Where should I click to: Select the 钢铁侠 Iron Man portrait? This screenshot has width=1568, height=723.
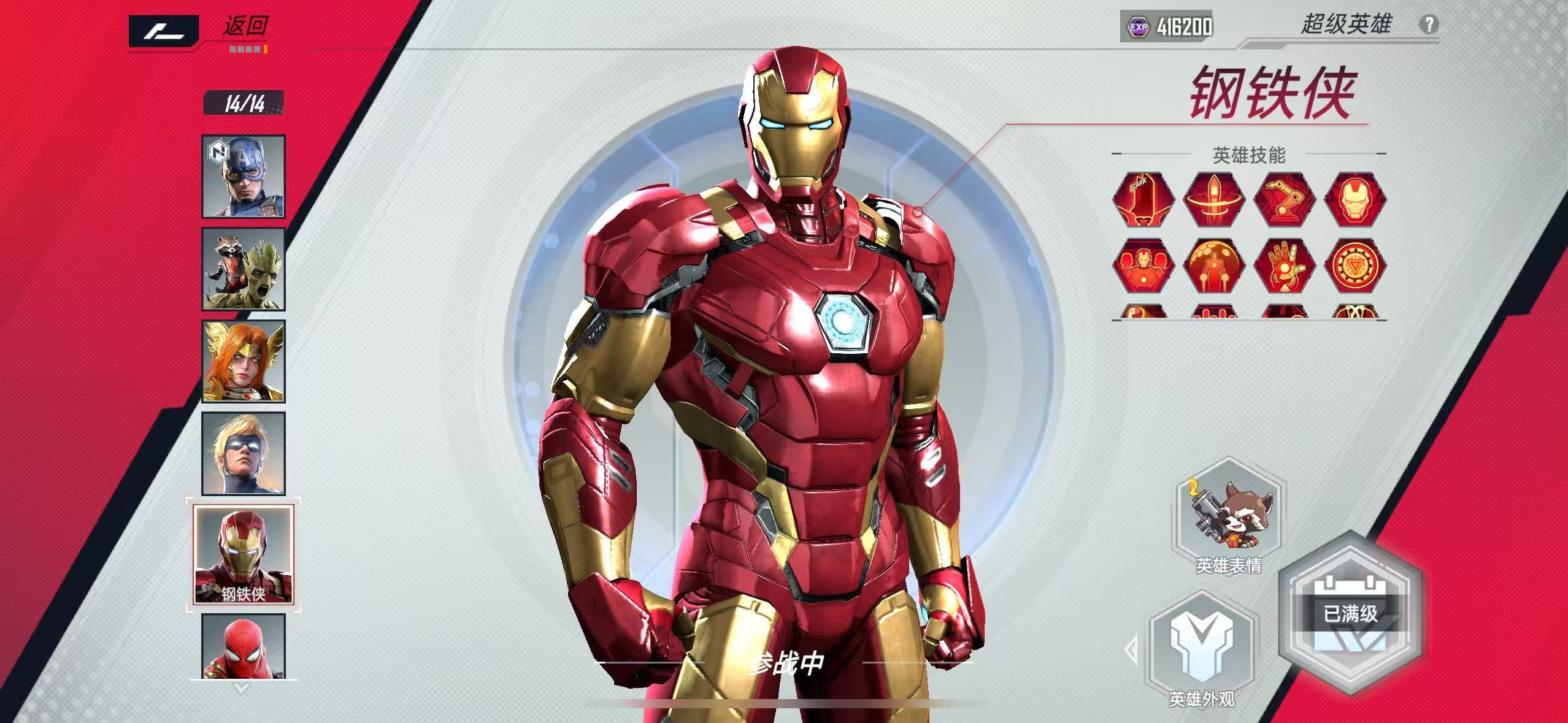244,555
